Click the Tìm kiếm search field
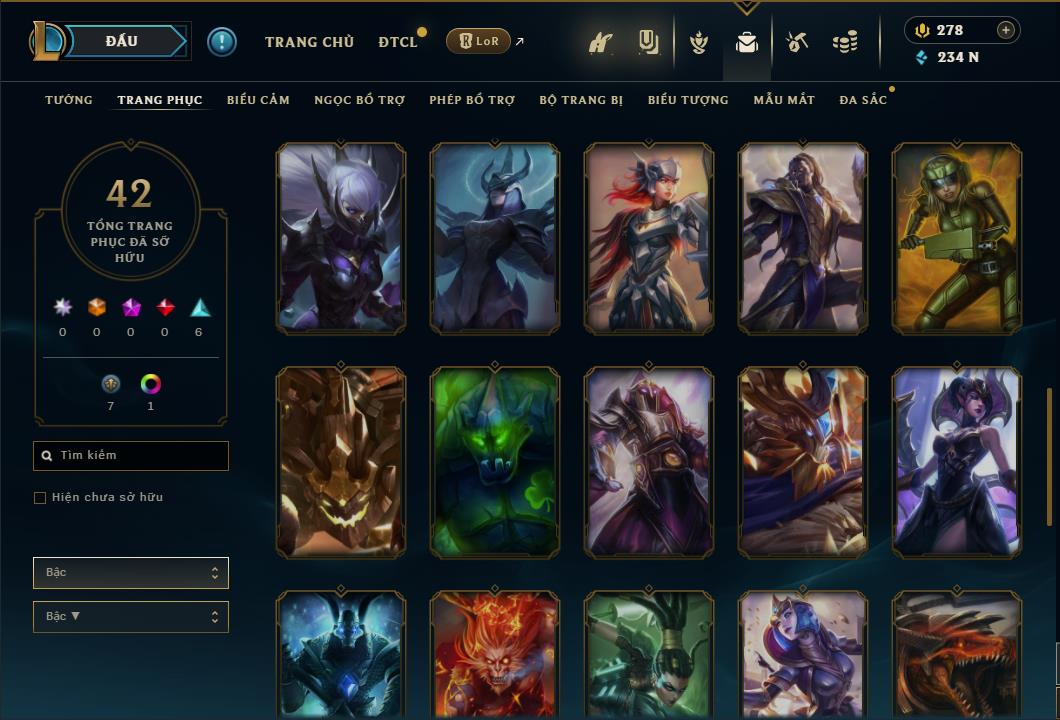Screen dimensions: 1060x720 point(131,456)
